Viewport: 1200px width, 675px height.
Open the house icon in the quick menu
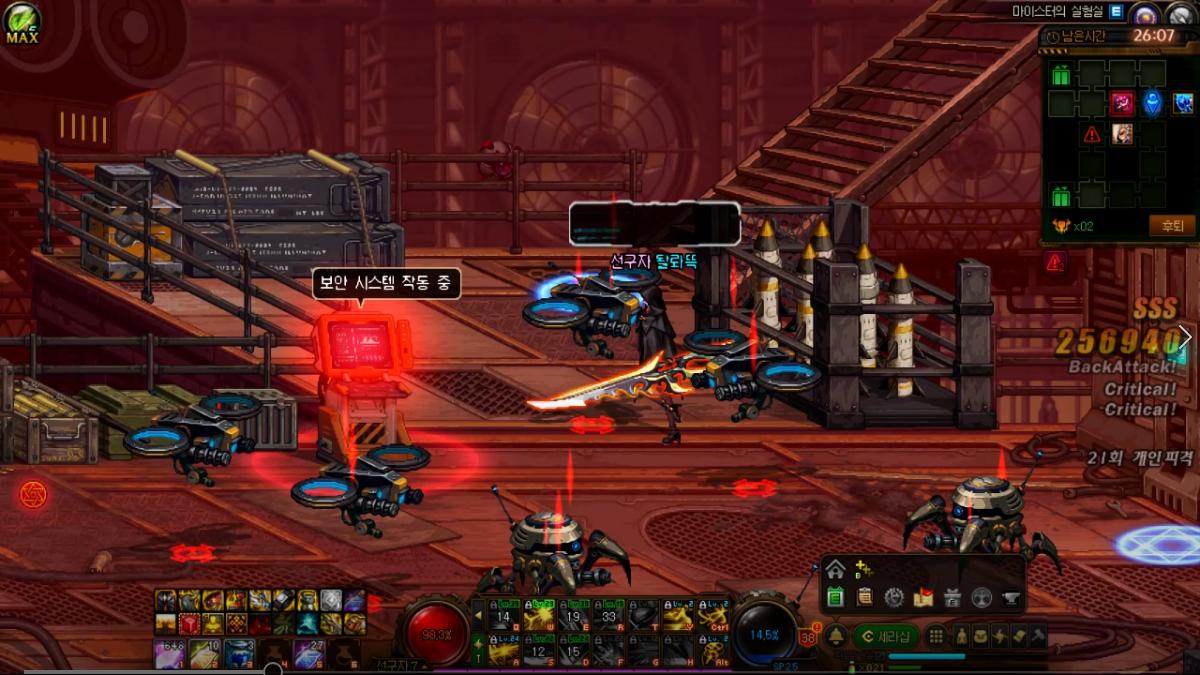tap(835, 570)
